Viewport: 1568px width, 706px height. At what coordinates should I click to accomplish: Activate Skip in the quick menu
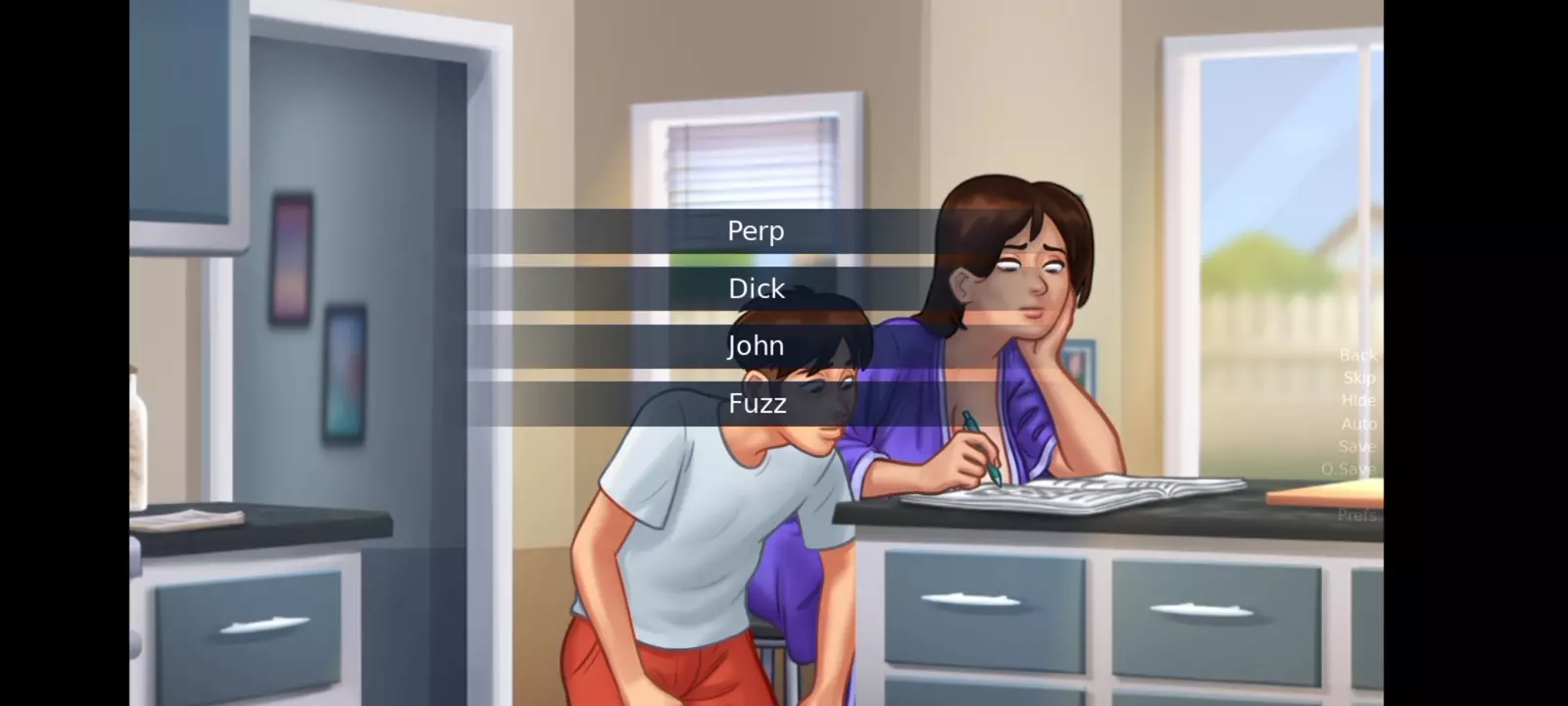coord(1359,378)
